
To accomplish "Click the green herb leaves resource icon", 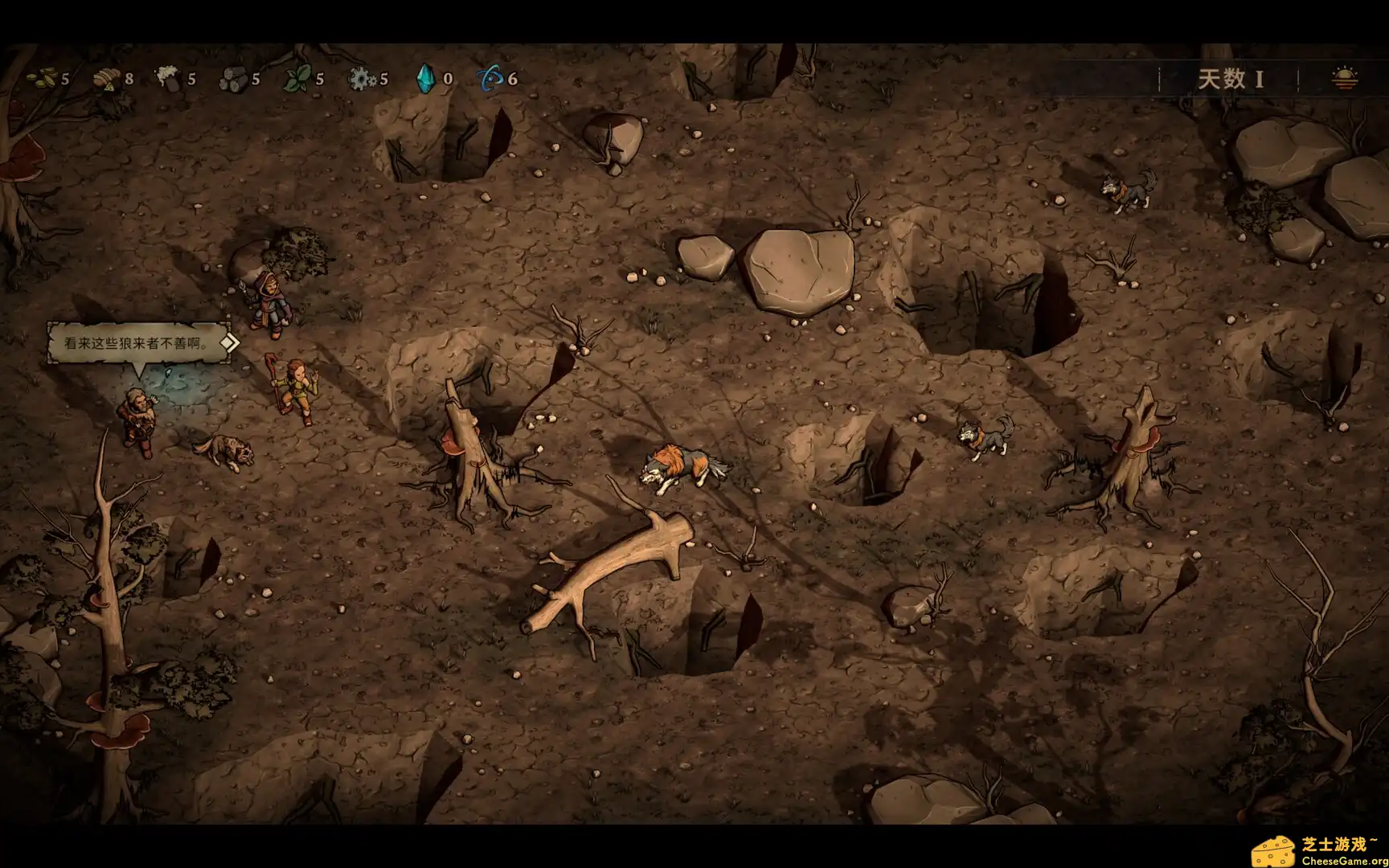I will click(x=298, y=79).
